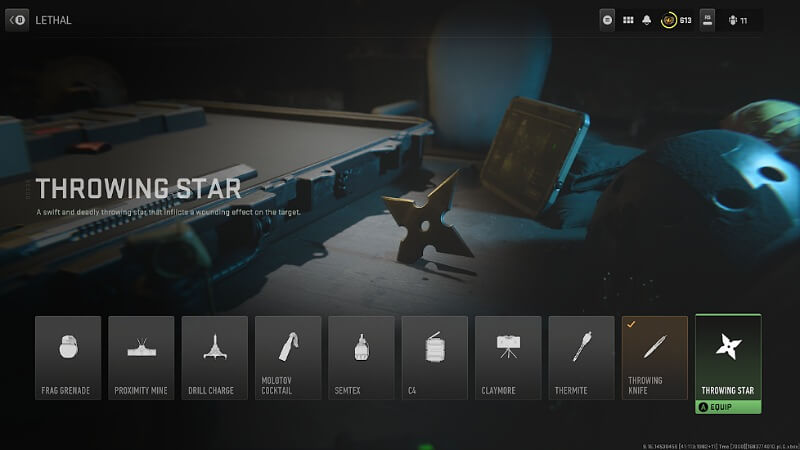The image size is (800, 450).
Task: Open the player rank emblem
Action: (x=669, y=19)
